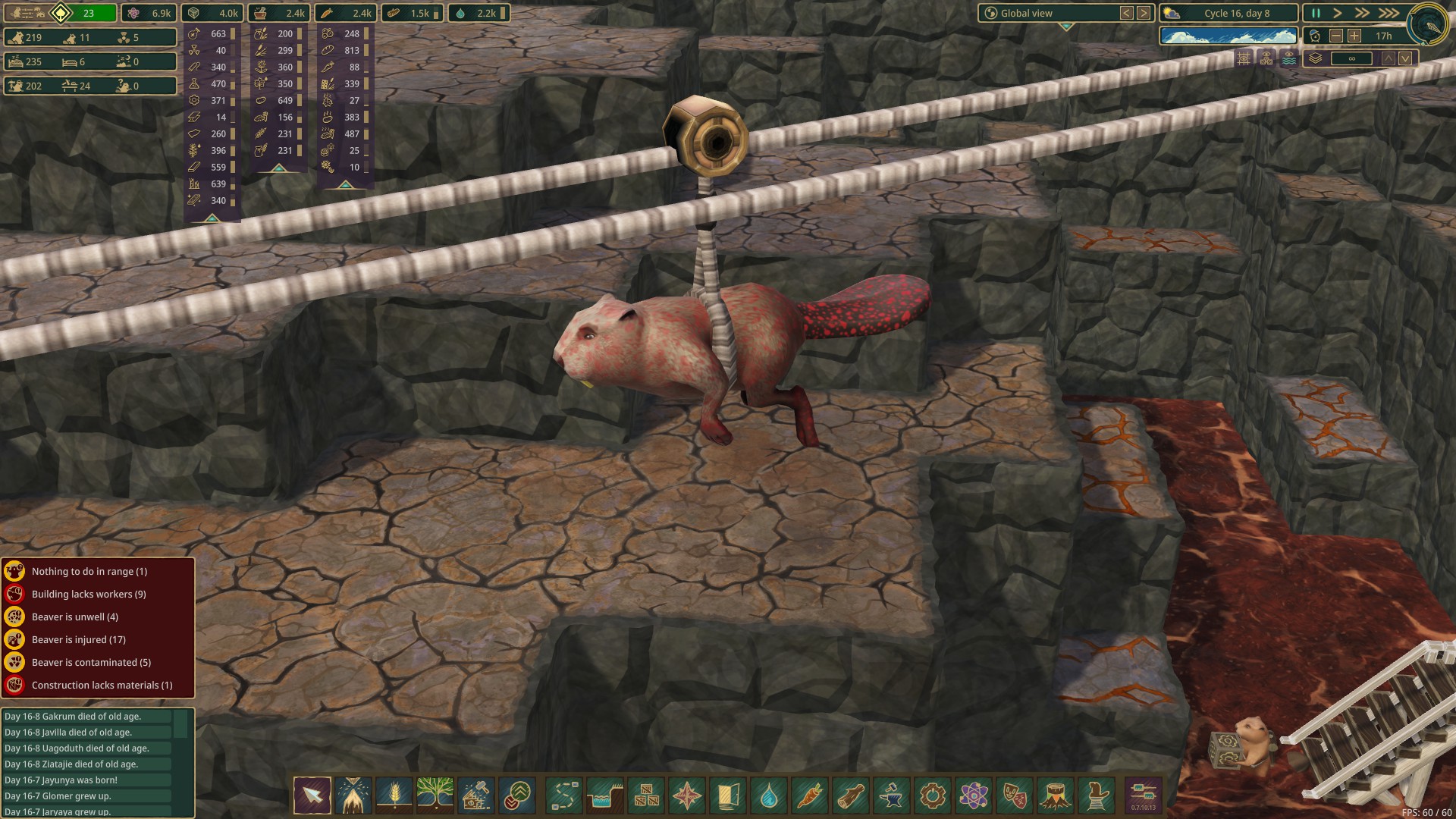This screenshot has height=819, width=1456.
Task: Open the 'Beaver is contaminated (5)' alert
Action: tap(91, 662)
